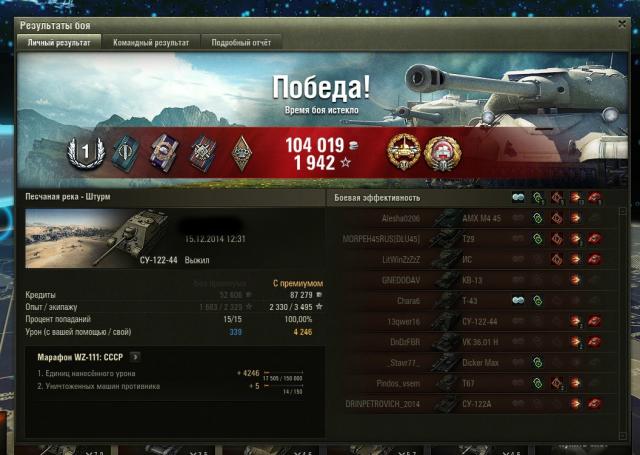This screenshot has width=640, height=455.
Task: Switch to the Командный результат tab
Action: [x=151, y=43]
